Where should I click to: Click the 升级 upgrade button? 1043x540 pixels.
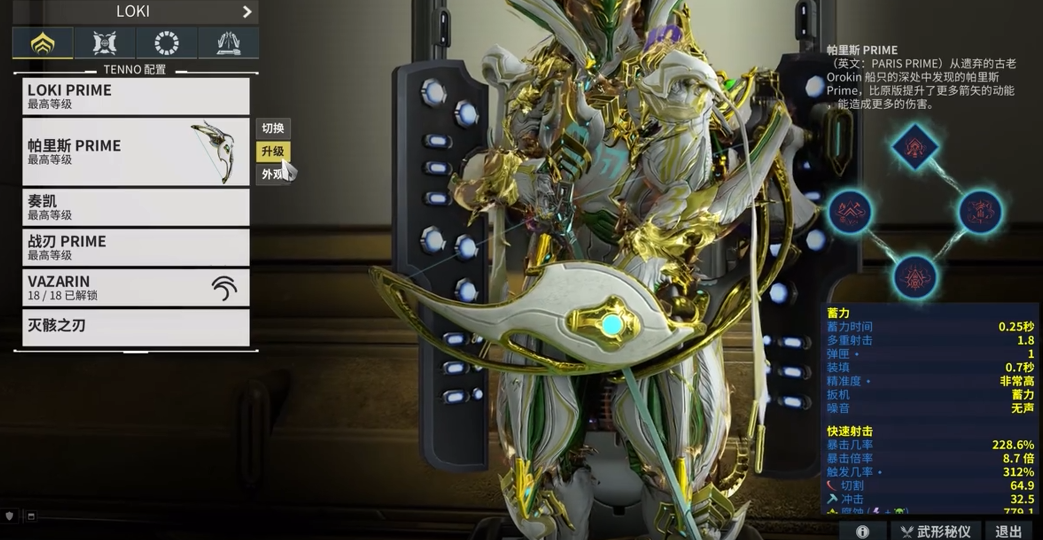(273, 152)
